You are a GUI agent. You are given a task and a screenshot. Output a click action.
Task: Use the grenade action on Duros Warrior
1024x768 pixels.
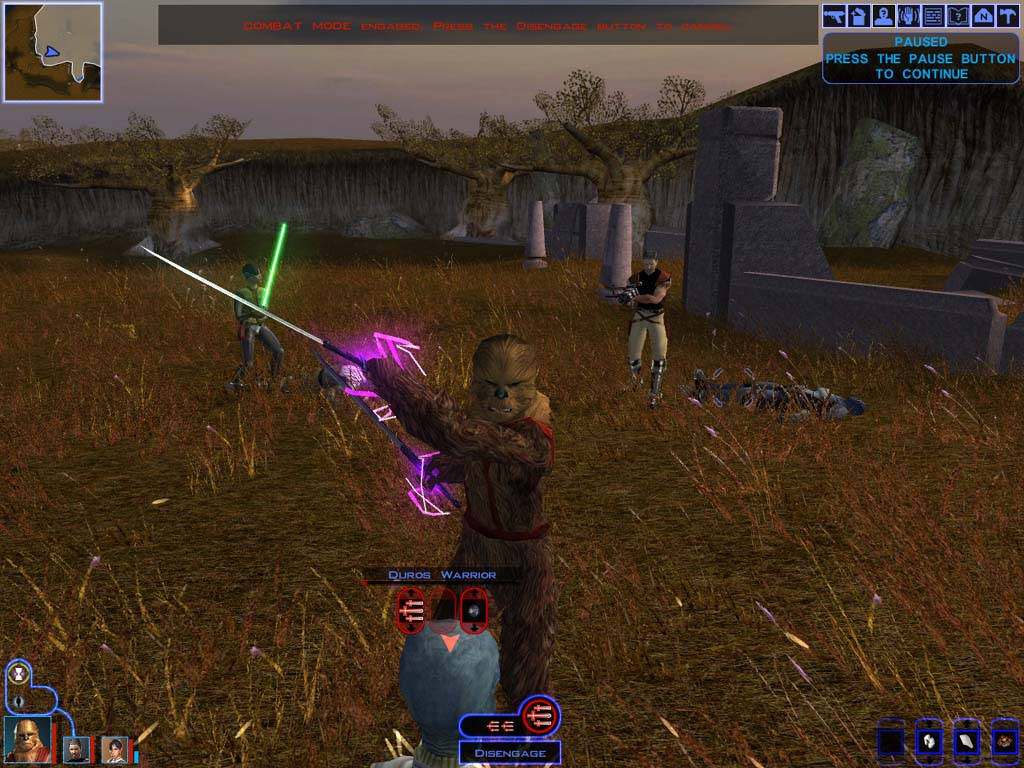coord(474,608)
